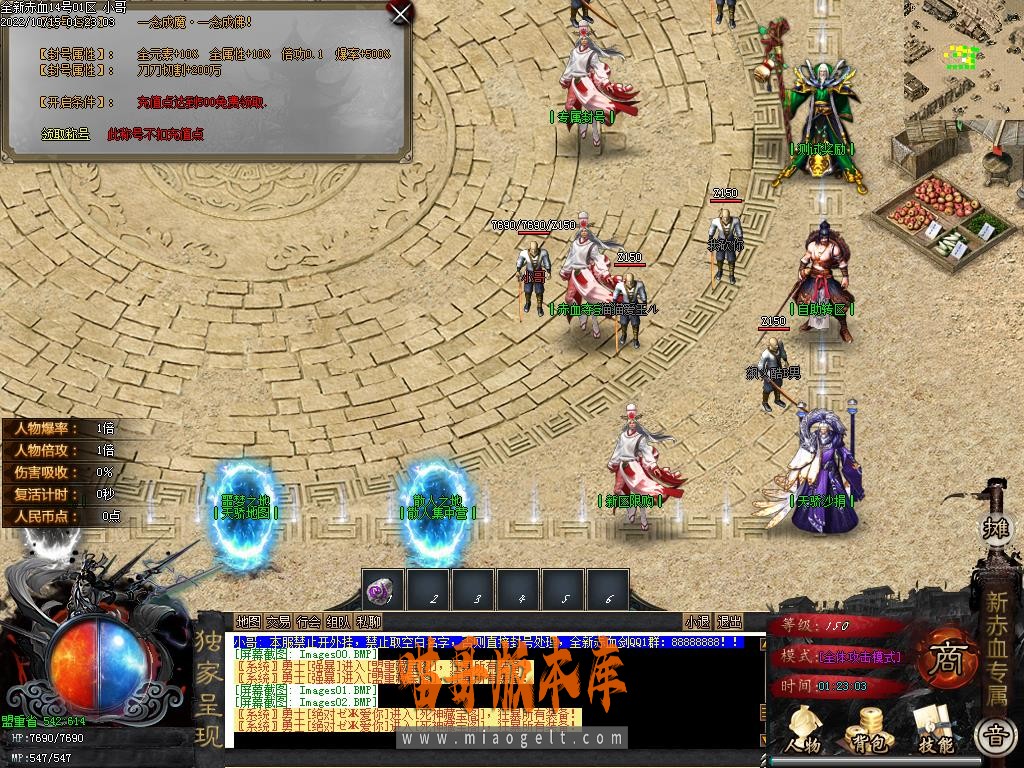Click the 退出 exit game button
The width and height of the screenshot is (1024, 768).
click(x=730, y=621)
